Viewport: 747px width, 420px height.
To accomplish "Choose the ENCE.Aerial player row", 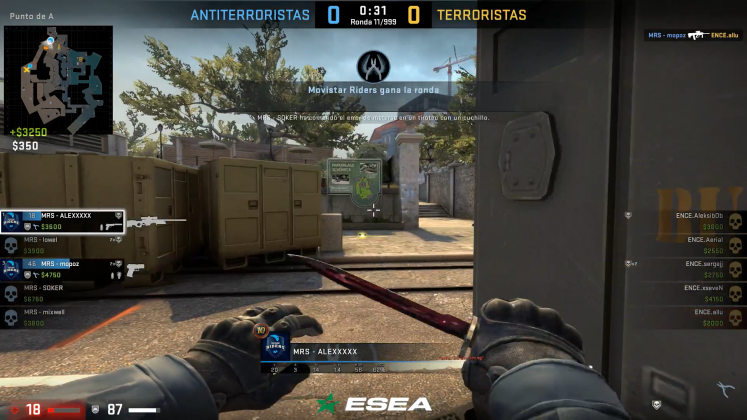I will (690, 245).
